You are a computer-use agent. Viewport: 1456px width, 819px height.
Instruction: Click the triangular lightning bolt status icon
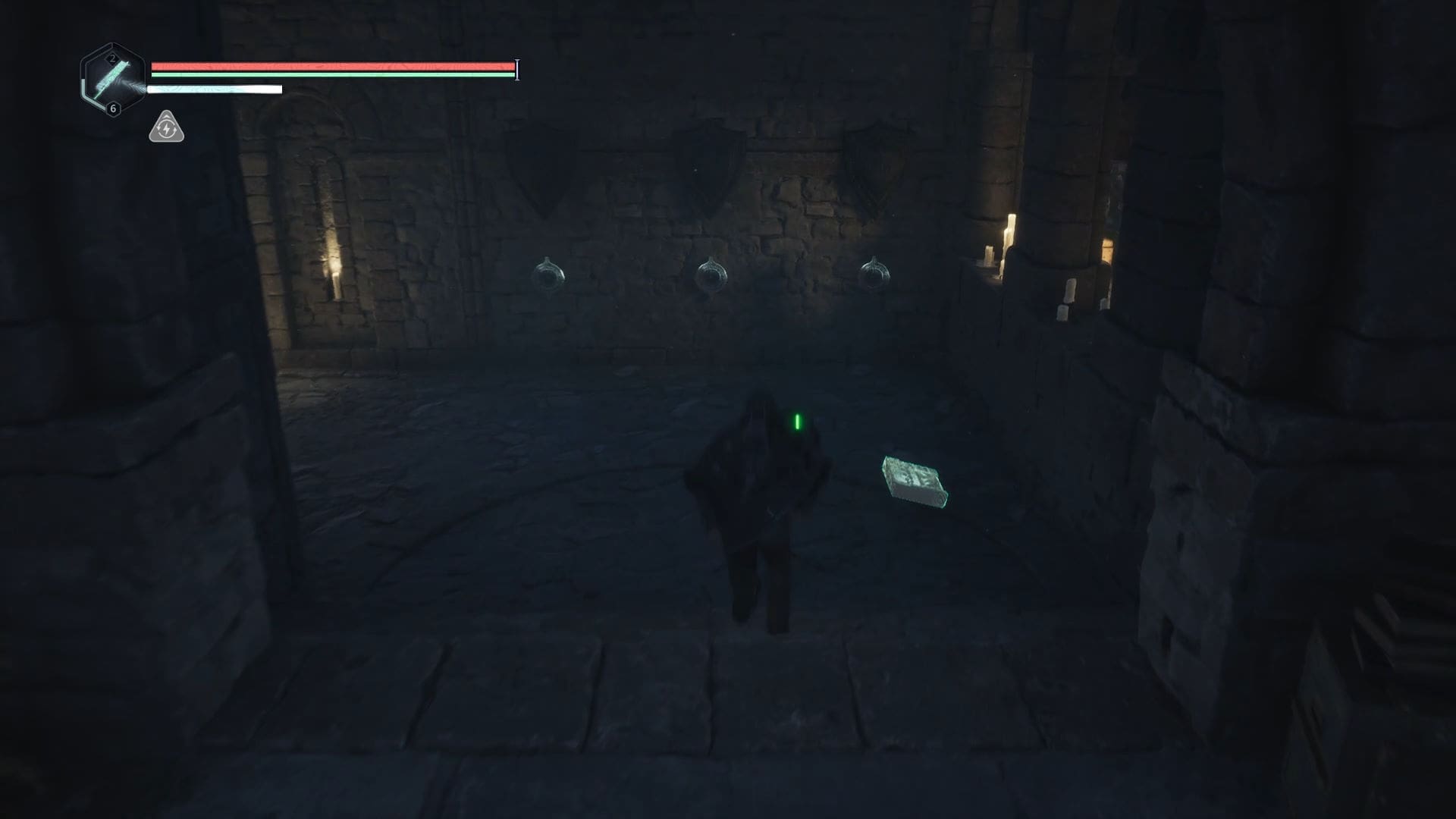click(166, 128)
